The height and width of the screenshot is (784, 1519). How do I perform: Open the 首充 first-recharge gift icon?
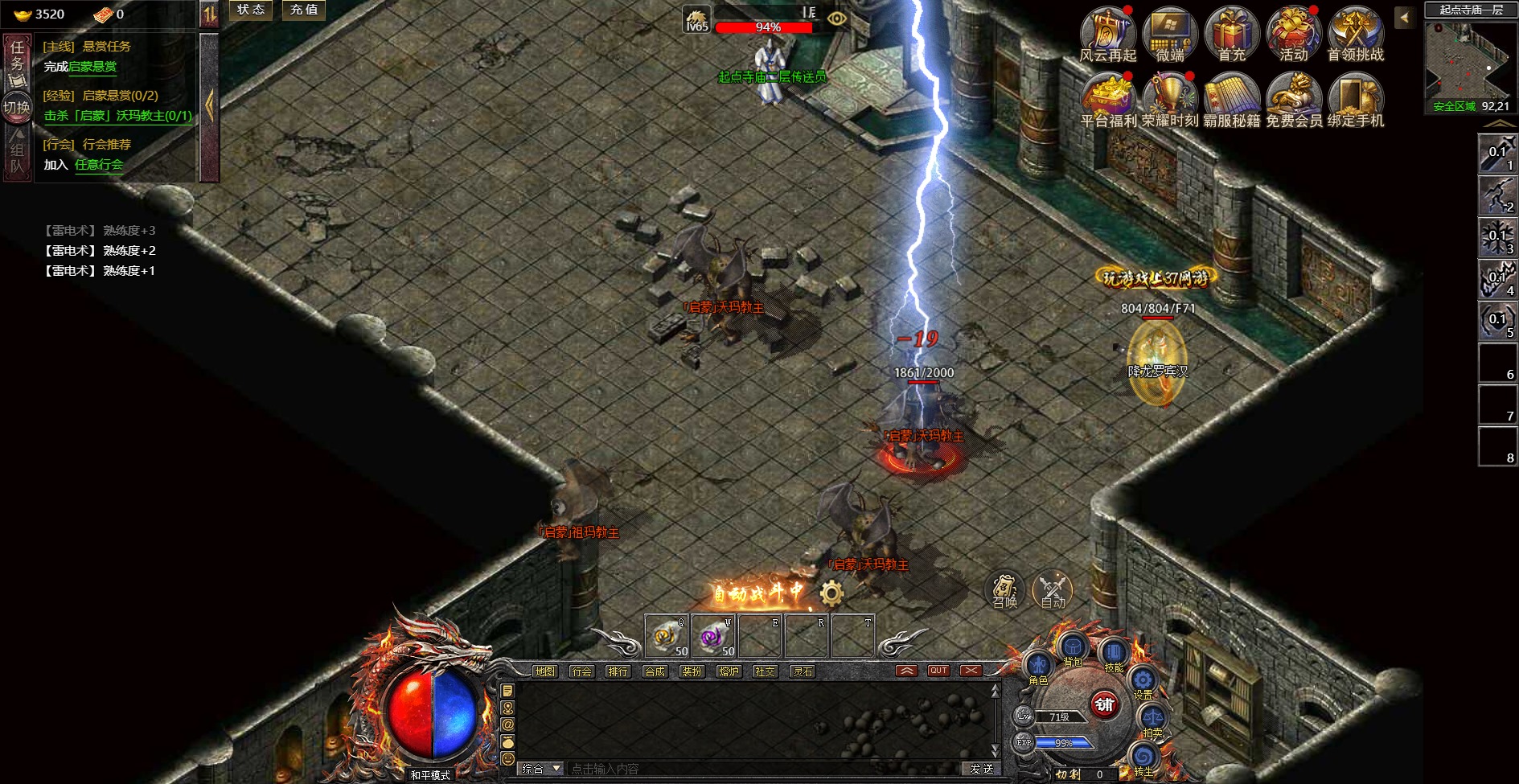coord(1231,32)
